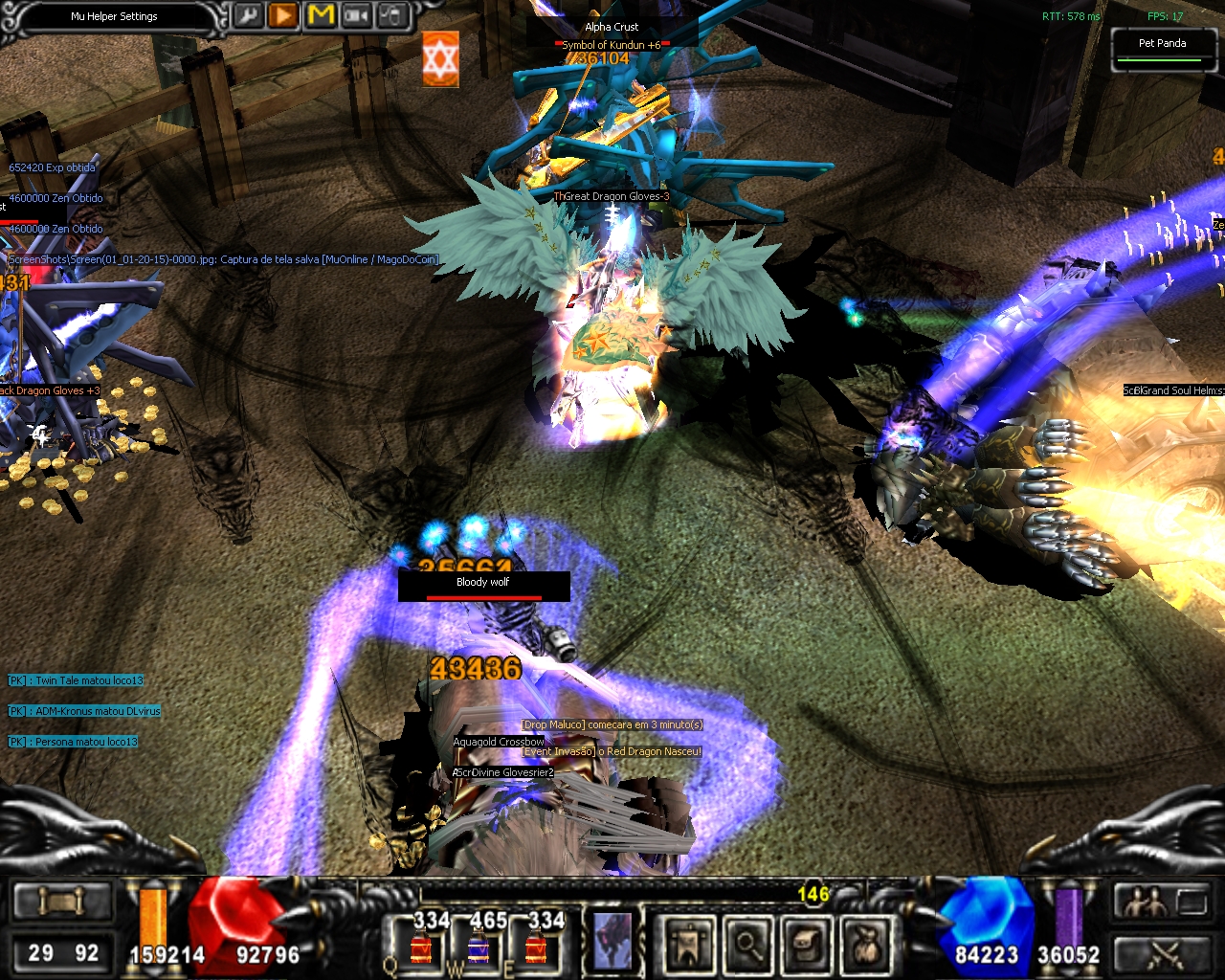Open Mu Helper settings with the wrench button

pos(248,16)
